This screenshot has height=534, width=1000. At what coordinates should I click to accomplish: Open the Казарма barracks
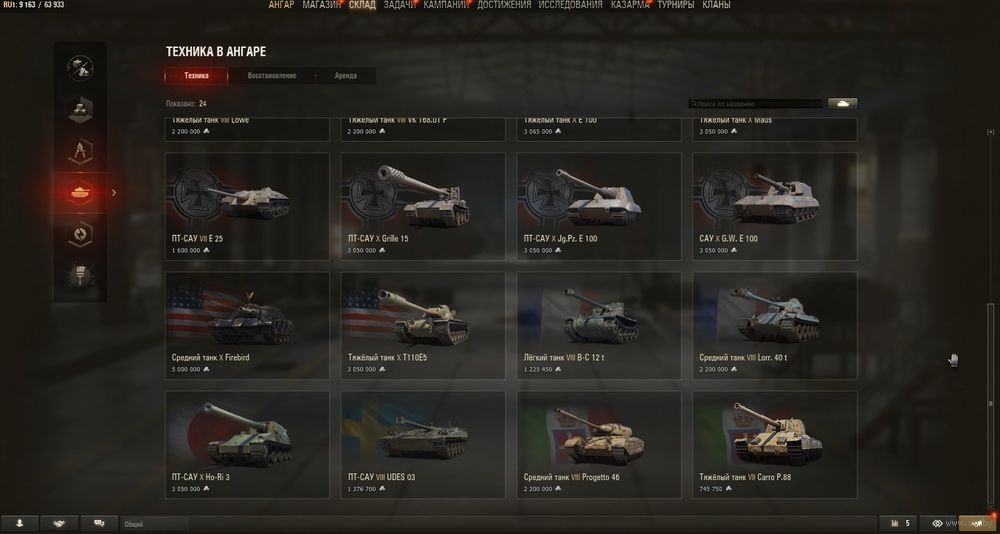(631, 5)
